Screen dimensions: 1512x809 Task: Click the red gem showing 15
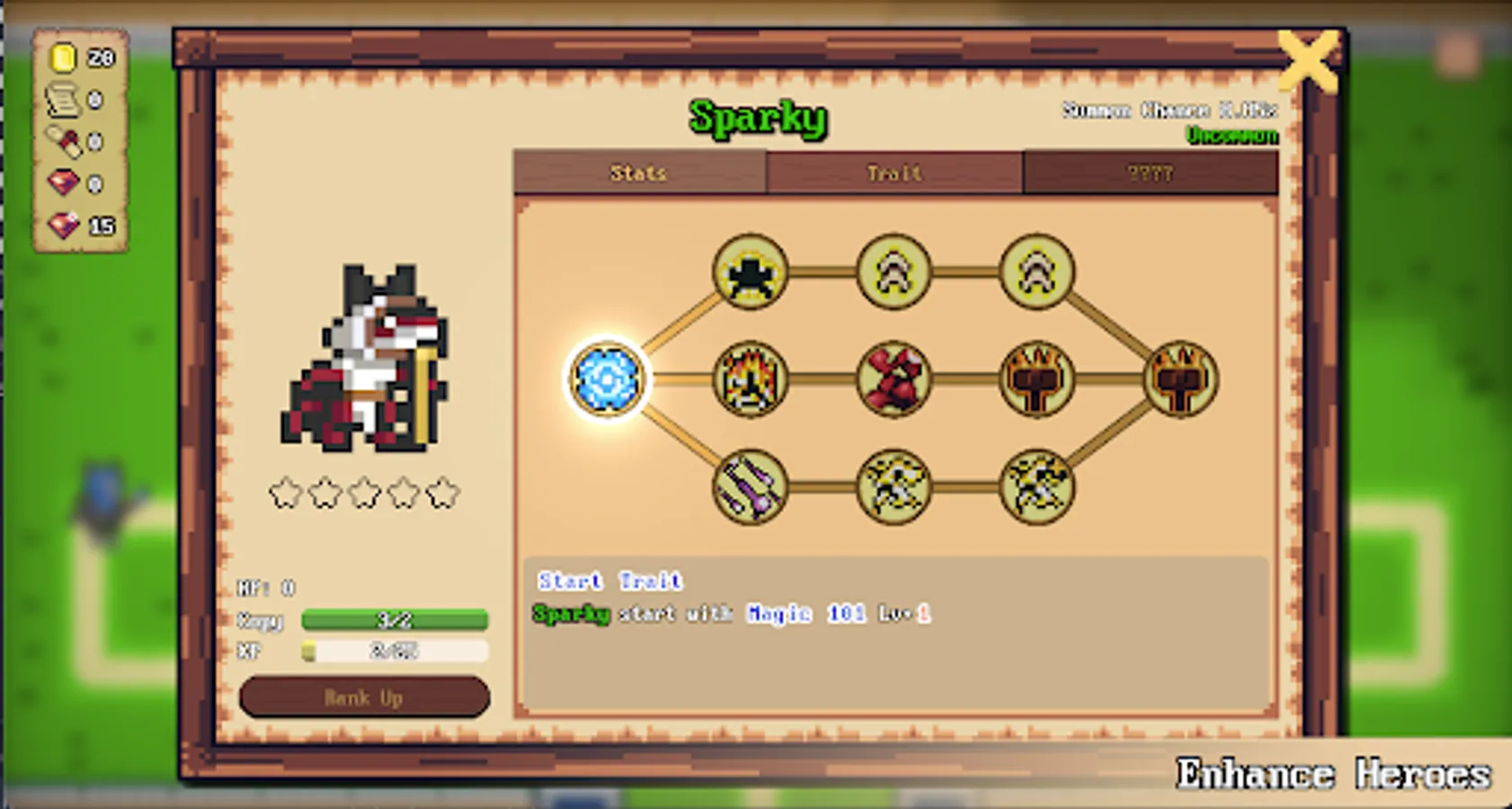coord(81,225)
